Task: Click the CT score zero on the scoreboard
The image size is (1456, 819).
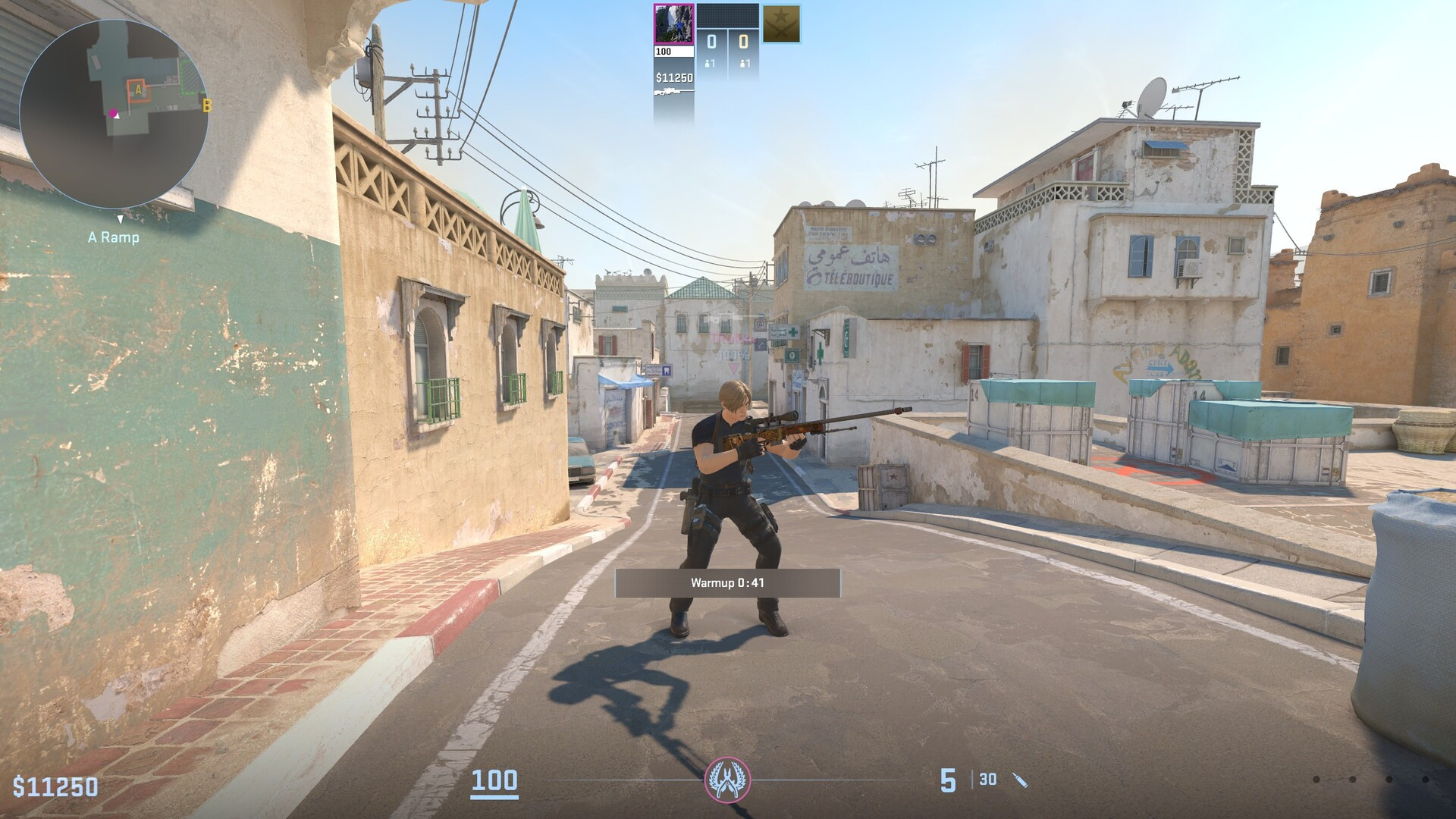Action: (x=711, y=41)
